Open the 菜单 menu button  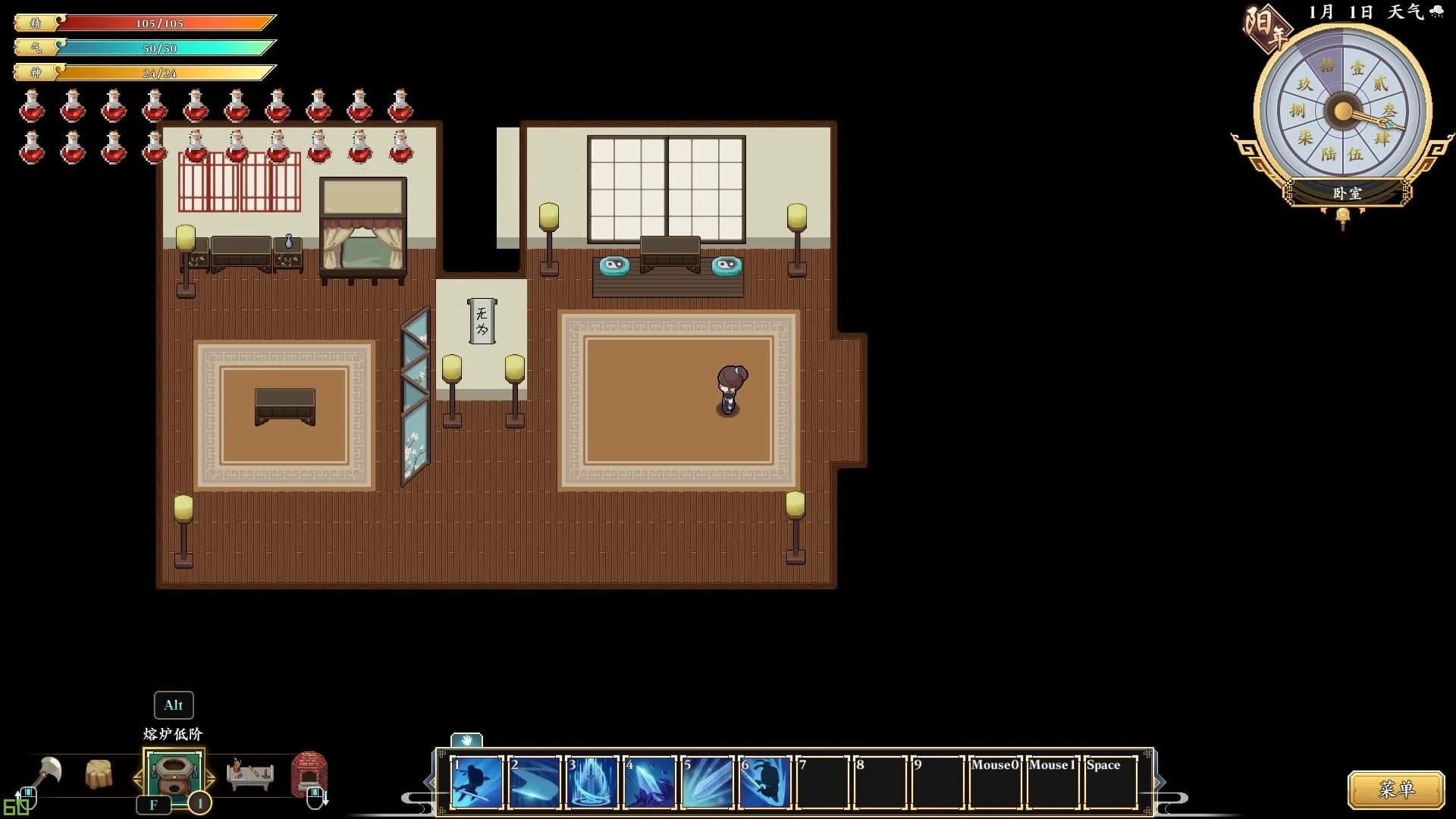[x=1398, y=789]
